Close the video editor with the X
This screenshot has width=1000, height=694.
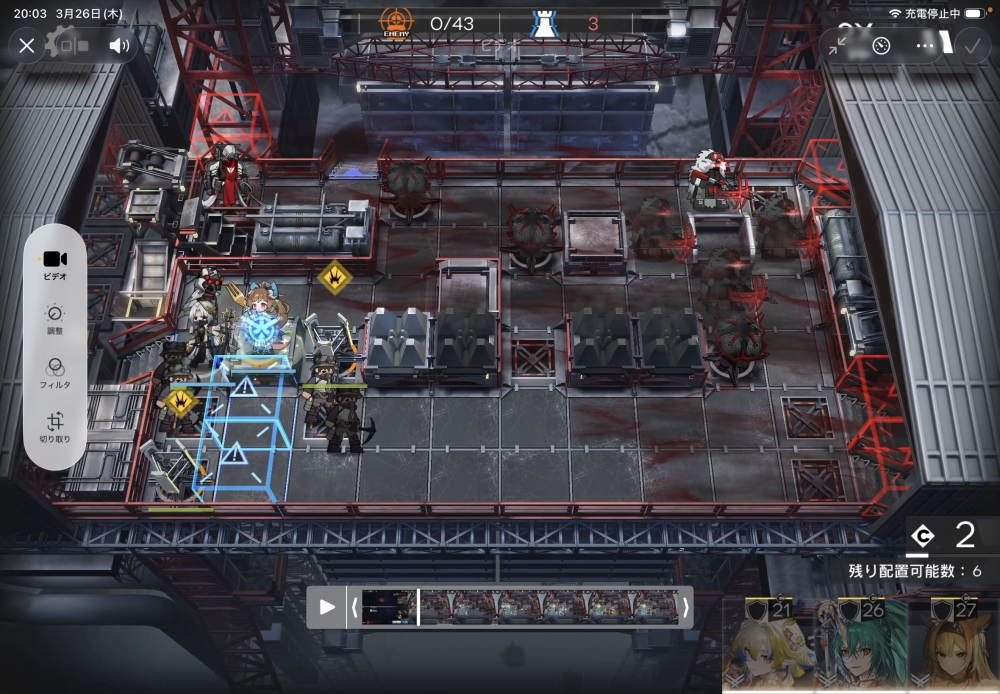[27, 45]
